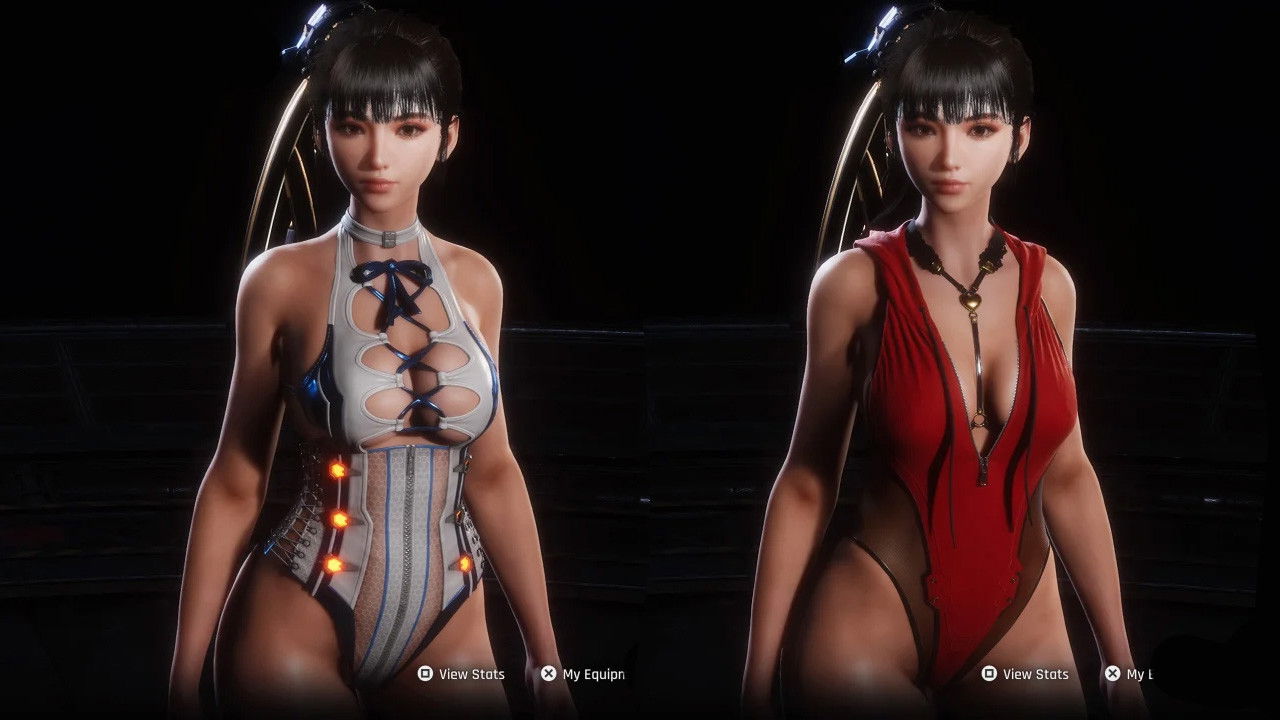The image size is (1280, 720).
Task: Click the Cross button icon beside My Equipment
Action: (x=546, y=674)
